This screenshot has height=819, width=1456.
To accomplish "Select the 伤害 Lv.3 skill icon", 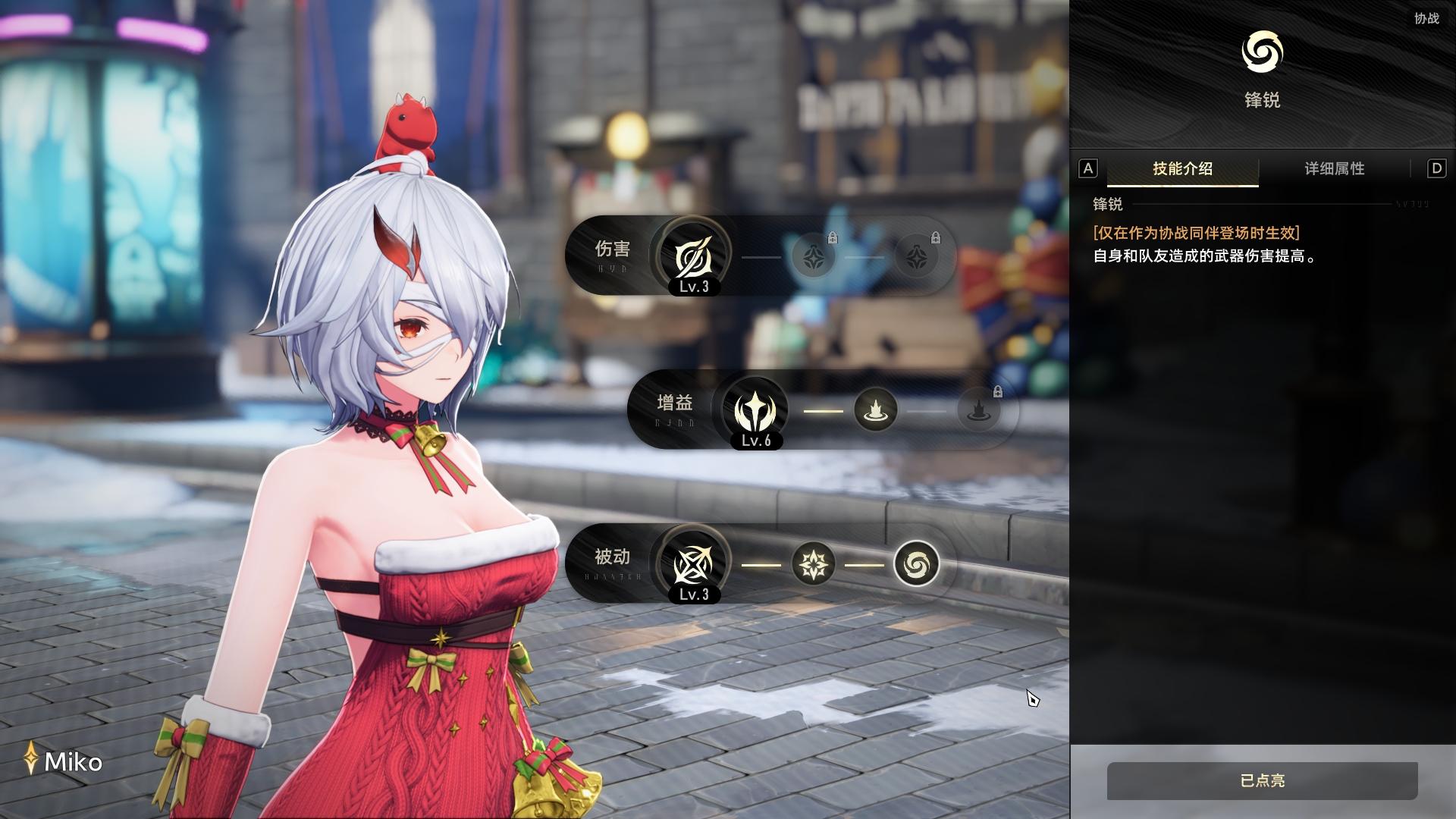I will point(693,256).
